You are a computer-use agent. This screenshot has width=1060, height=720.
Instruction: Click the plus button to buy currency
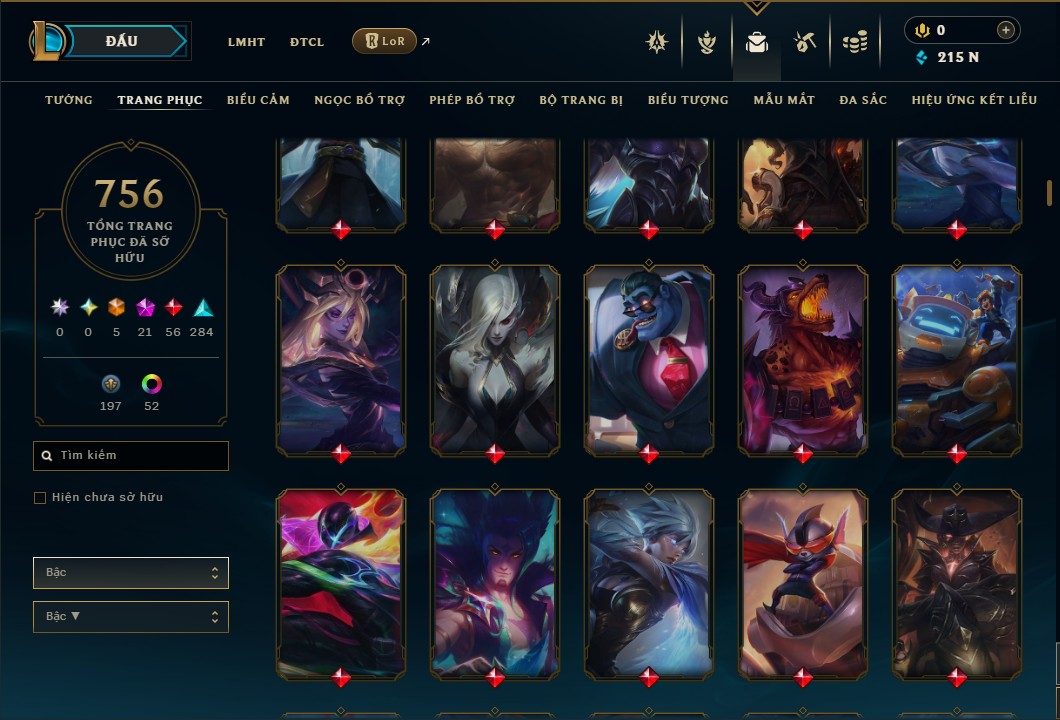[1005, 30]
